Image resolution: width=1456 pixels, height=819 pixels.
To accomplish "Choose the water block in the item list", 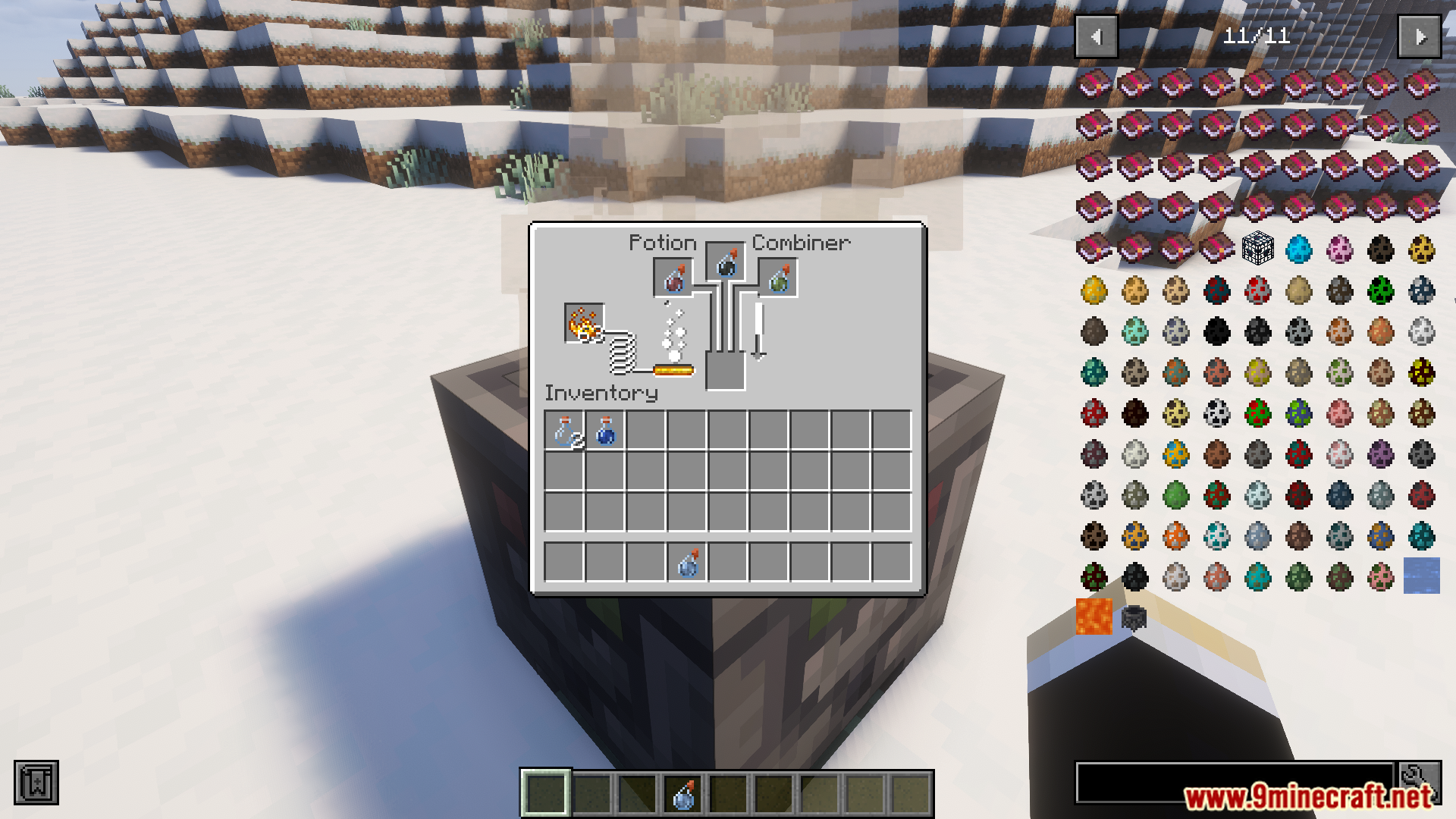I will 1421,576.
